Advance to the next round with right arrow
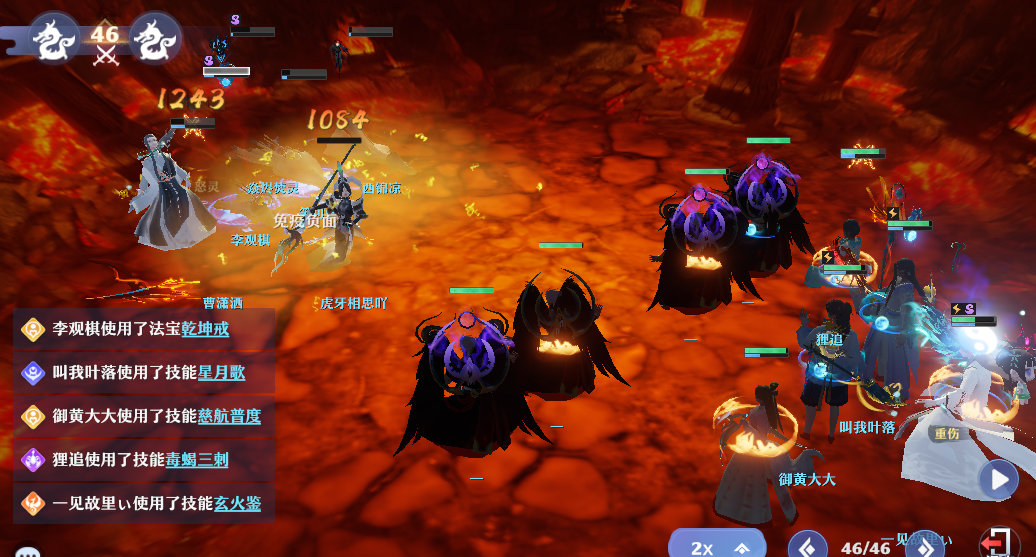The image size is (1036, 557). click(x=925, y=546)
